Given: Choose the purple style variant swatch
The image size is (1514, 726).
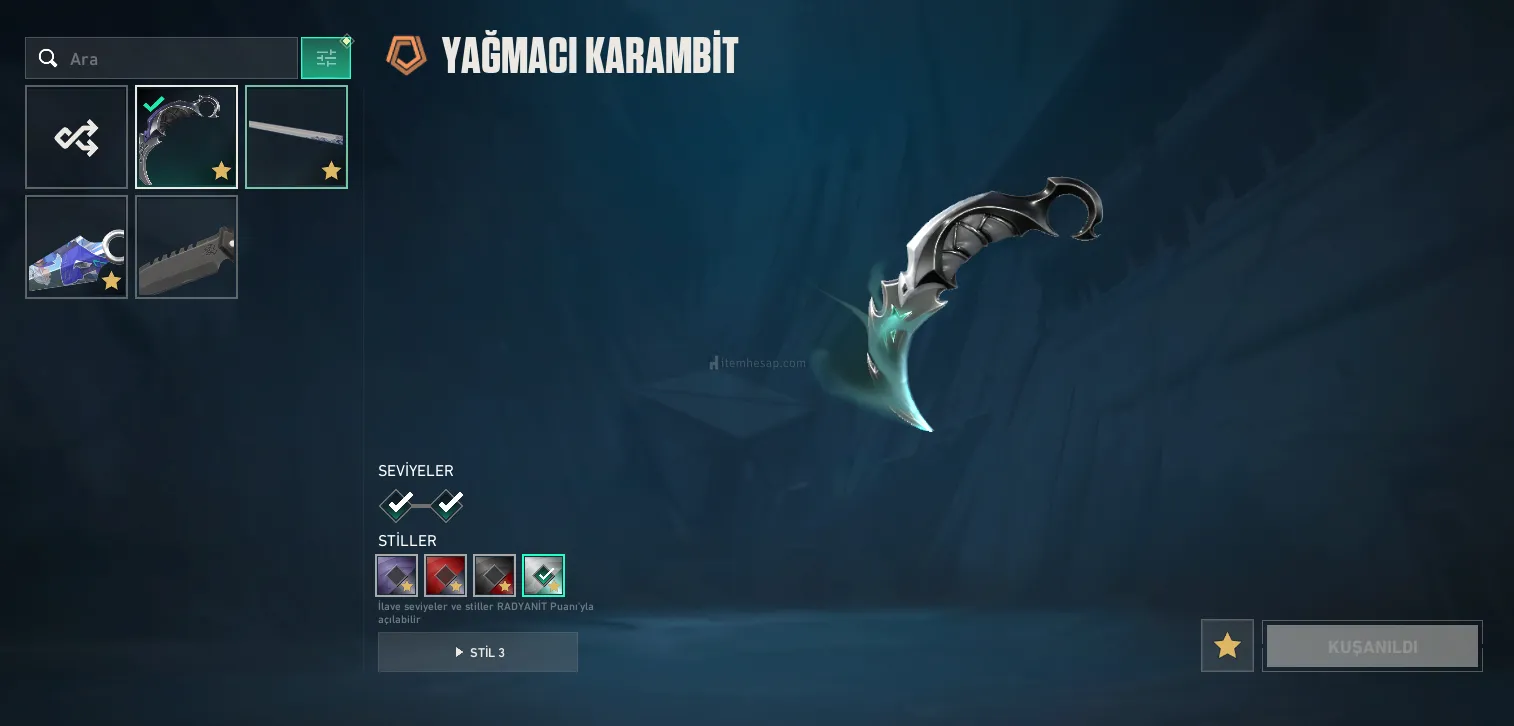Looking at the screenshot, I should click(396, 575).
